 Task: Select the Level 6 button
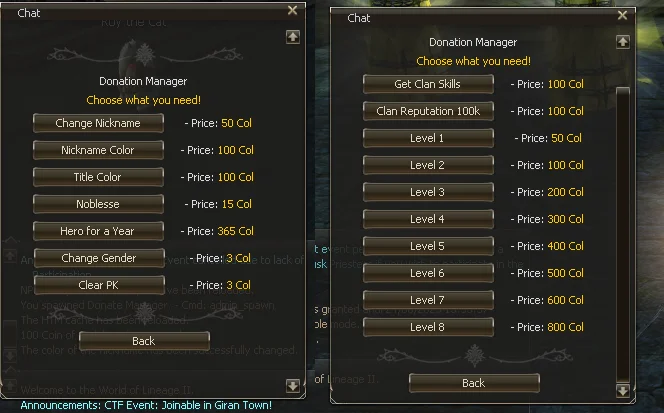(x=428, y=273)
